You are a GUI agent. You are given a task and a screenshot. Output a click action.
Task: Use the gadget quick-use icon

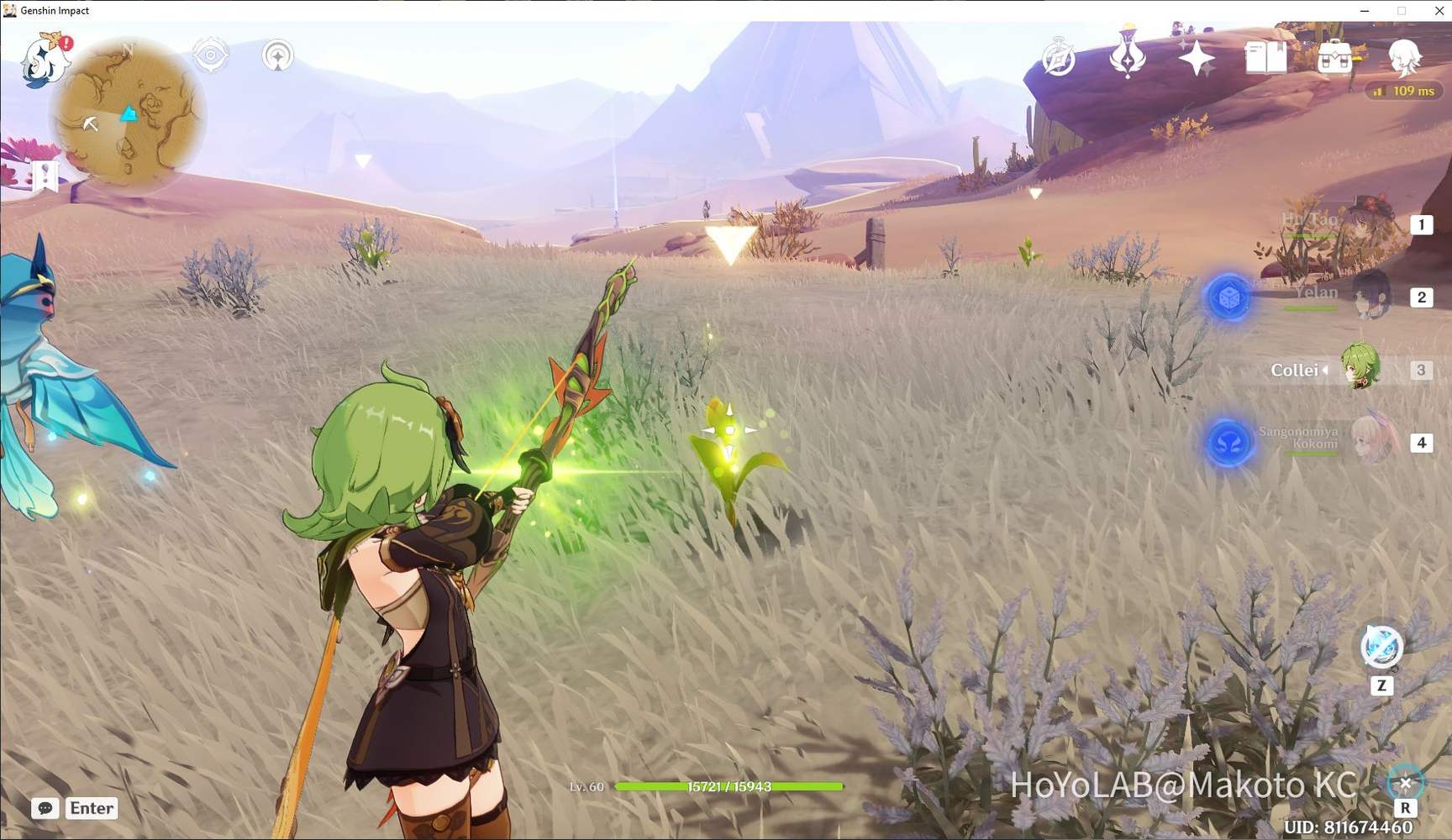(x=1381, y=647)
